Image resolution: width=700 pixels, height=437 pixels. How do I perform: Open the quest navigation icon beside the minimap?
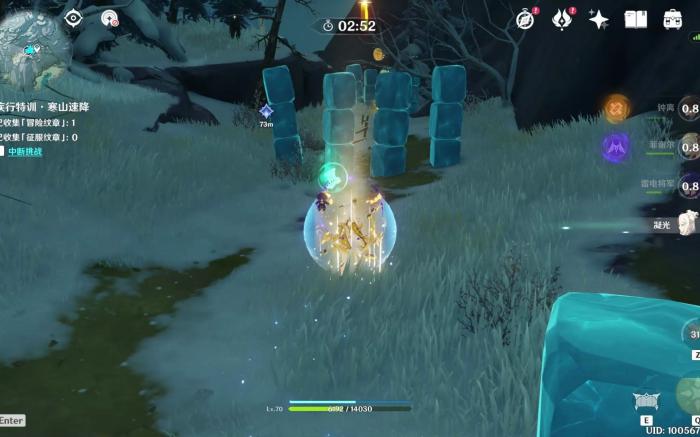point(109,17)
